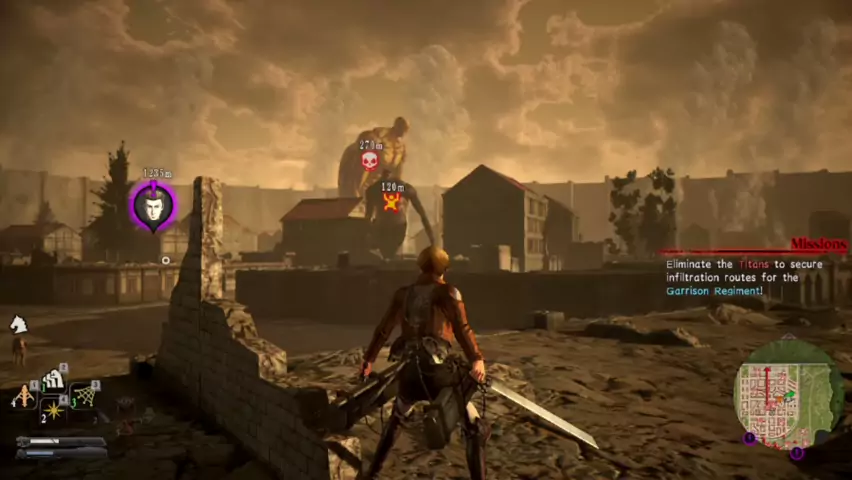Select the white horse call icon
The height and width of the screenshot is (480, 852).
(x=18, y=324)
